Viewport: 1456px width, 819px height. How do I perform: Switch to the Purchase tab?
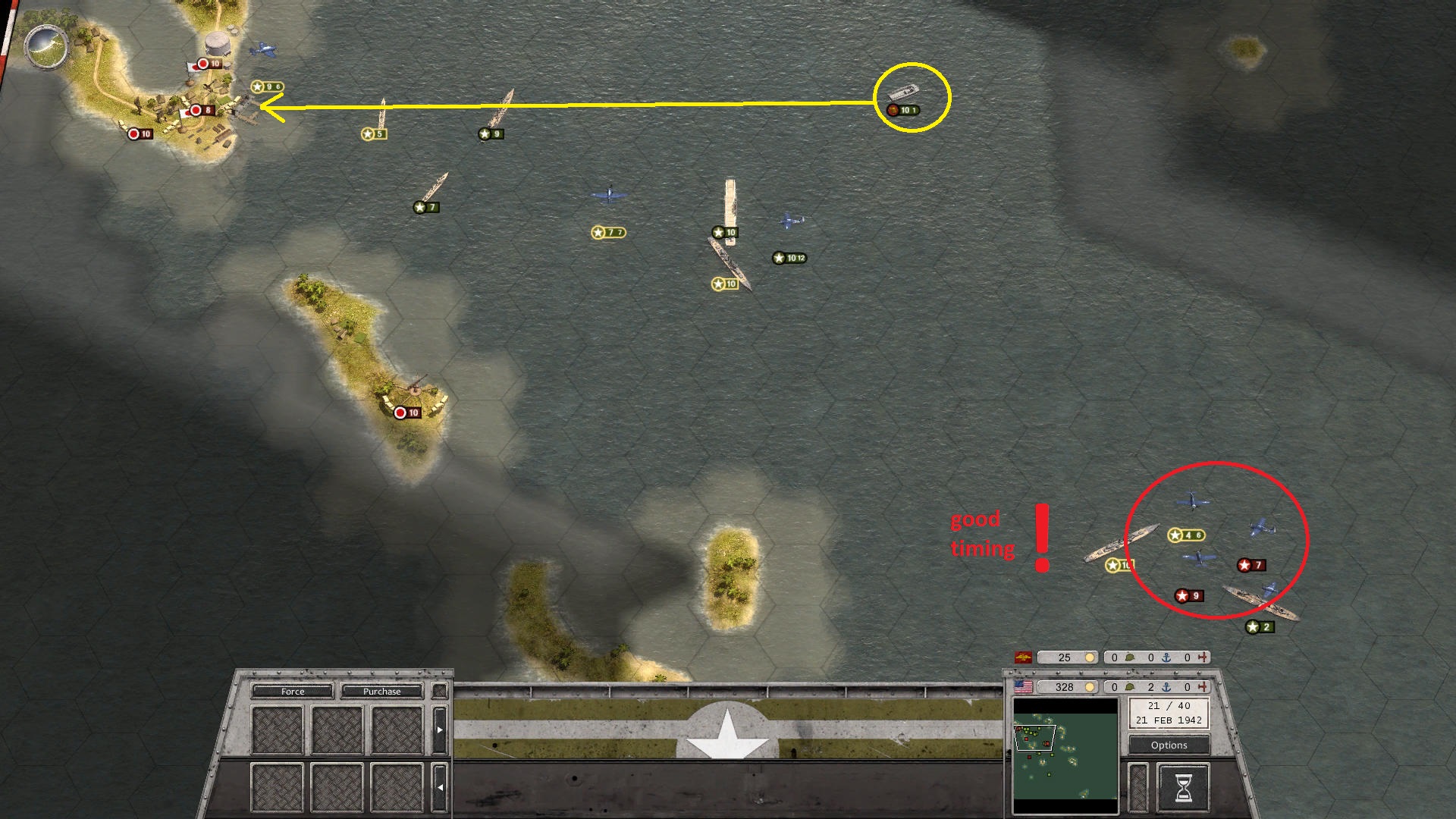point(382,692)
